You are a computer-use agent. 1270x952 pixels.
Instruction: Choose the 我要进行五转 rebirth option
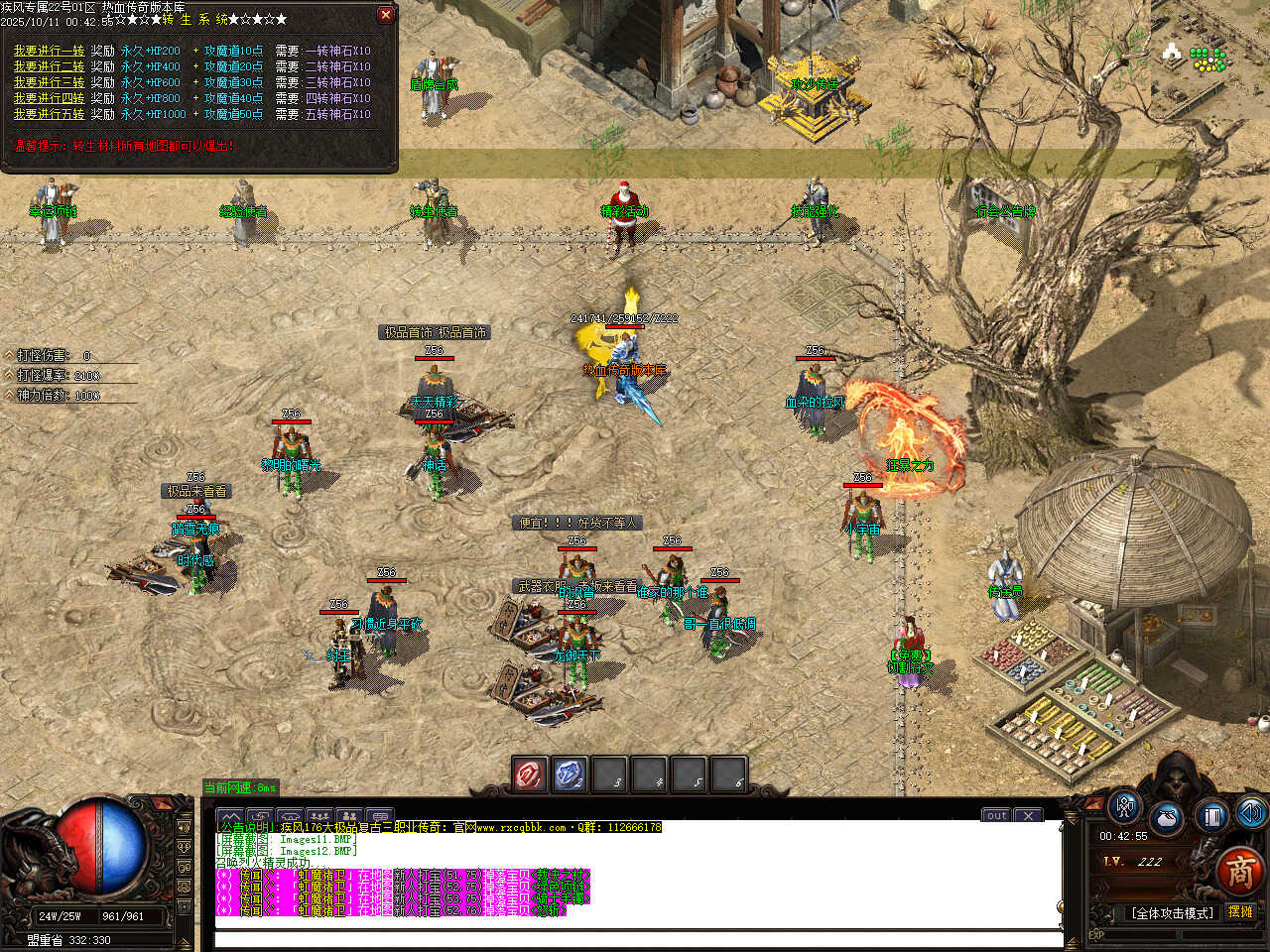(49, 114)
